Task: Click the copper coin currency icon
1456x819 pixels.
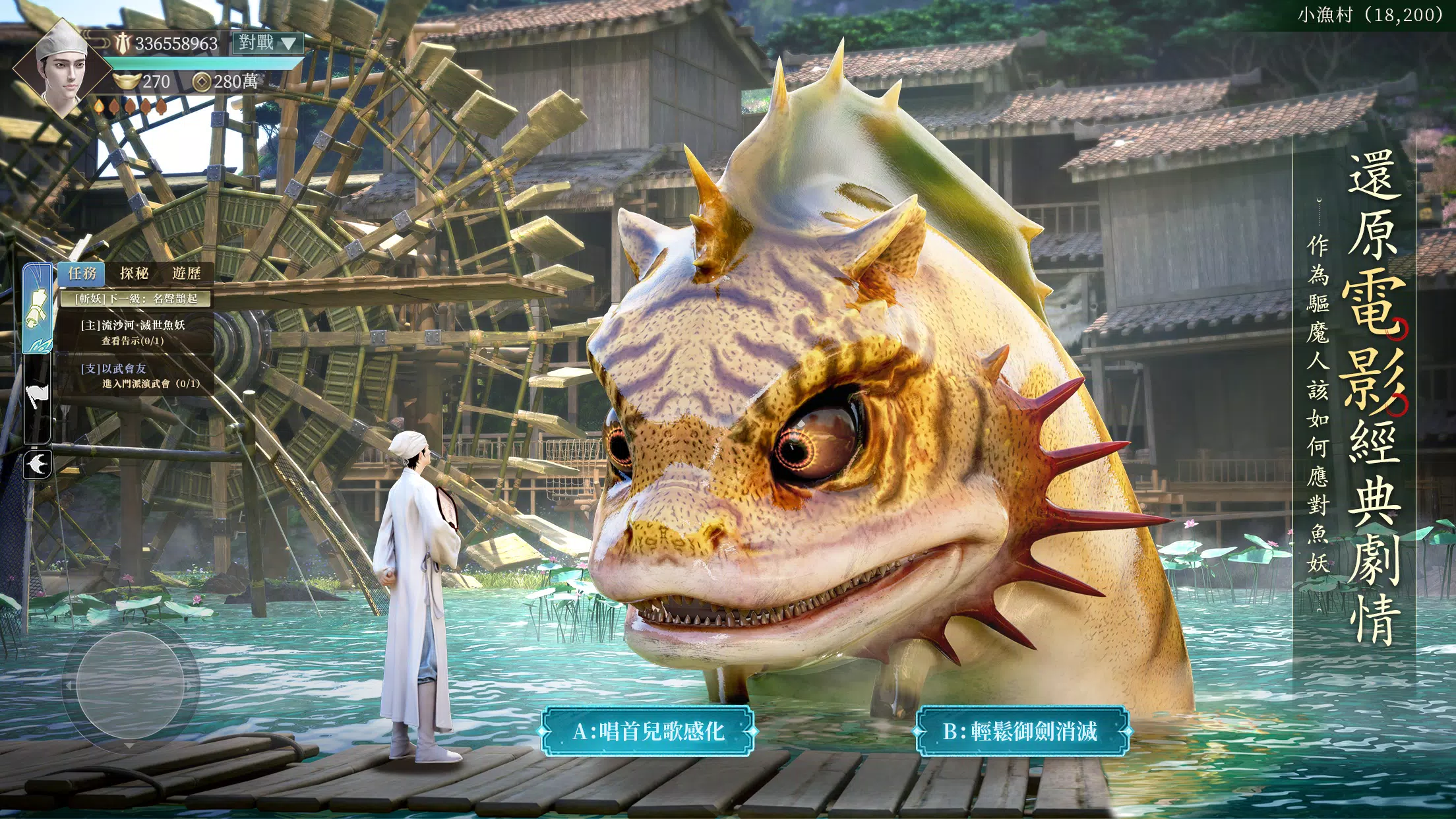Action: coord(201,82)
